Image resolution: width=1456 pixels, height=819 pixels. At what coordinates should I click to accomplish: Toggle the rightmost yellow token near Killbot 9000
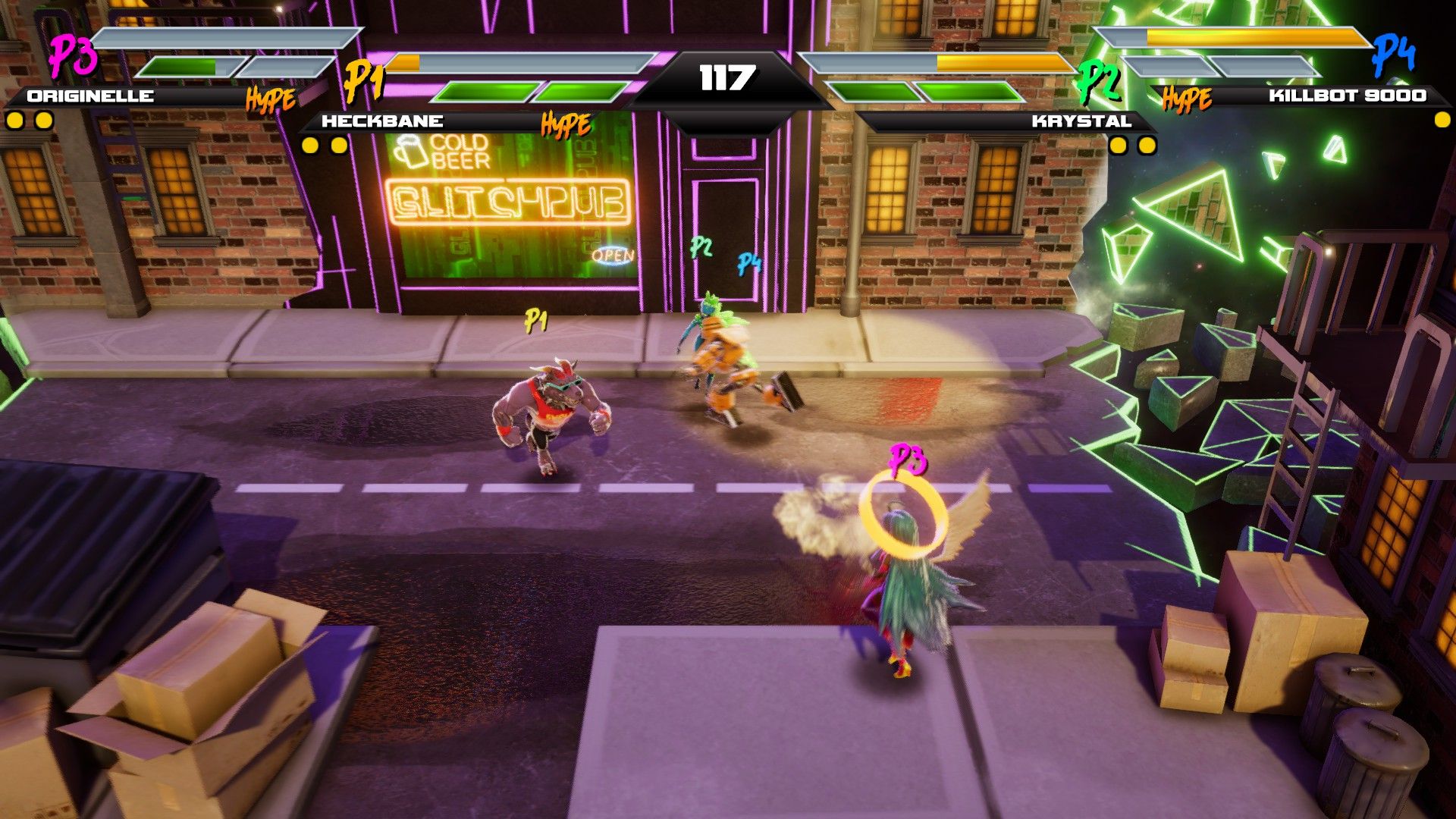click(x=1441, y=118)
